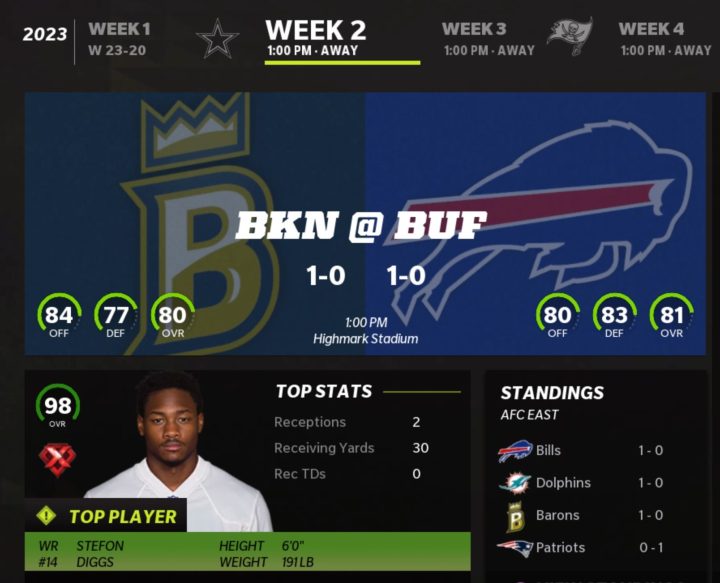Switch to the Week 3 schedule entry
The height and width of the screenshot is (583, 720).
click(x=488, y=38)
